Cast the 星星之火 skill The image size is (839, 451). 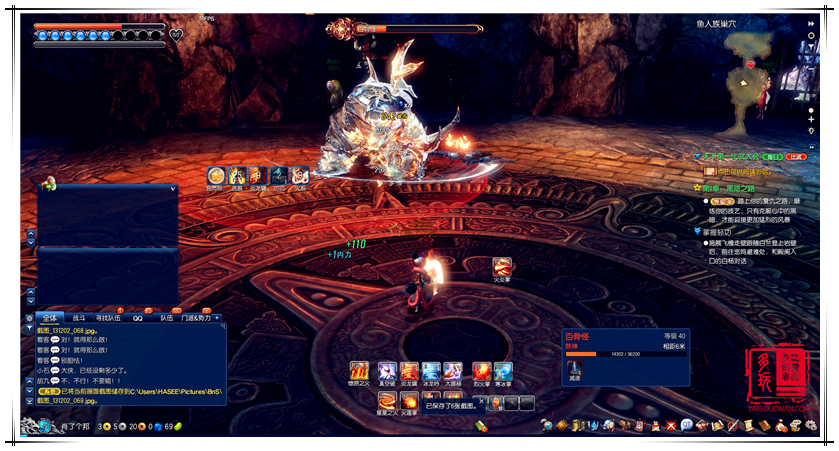(x=385, y=400)
